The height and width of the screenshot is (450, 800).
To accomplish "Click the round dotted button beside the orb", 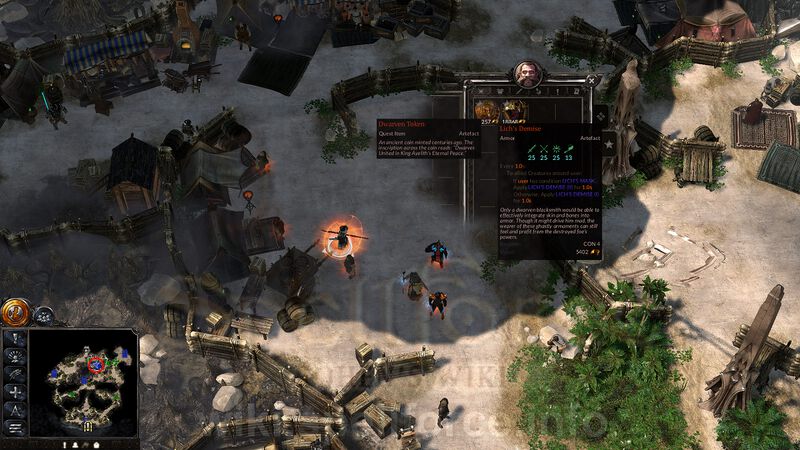I will (x=44, y=315).
